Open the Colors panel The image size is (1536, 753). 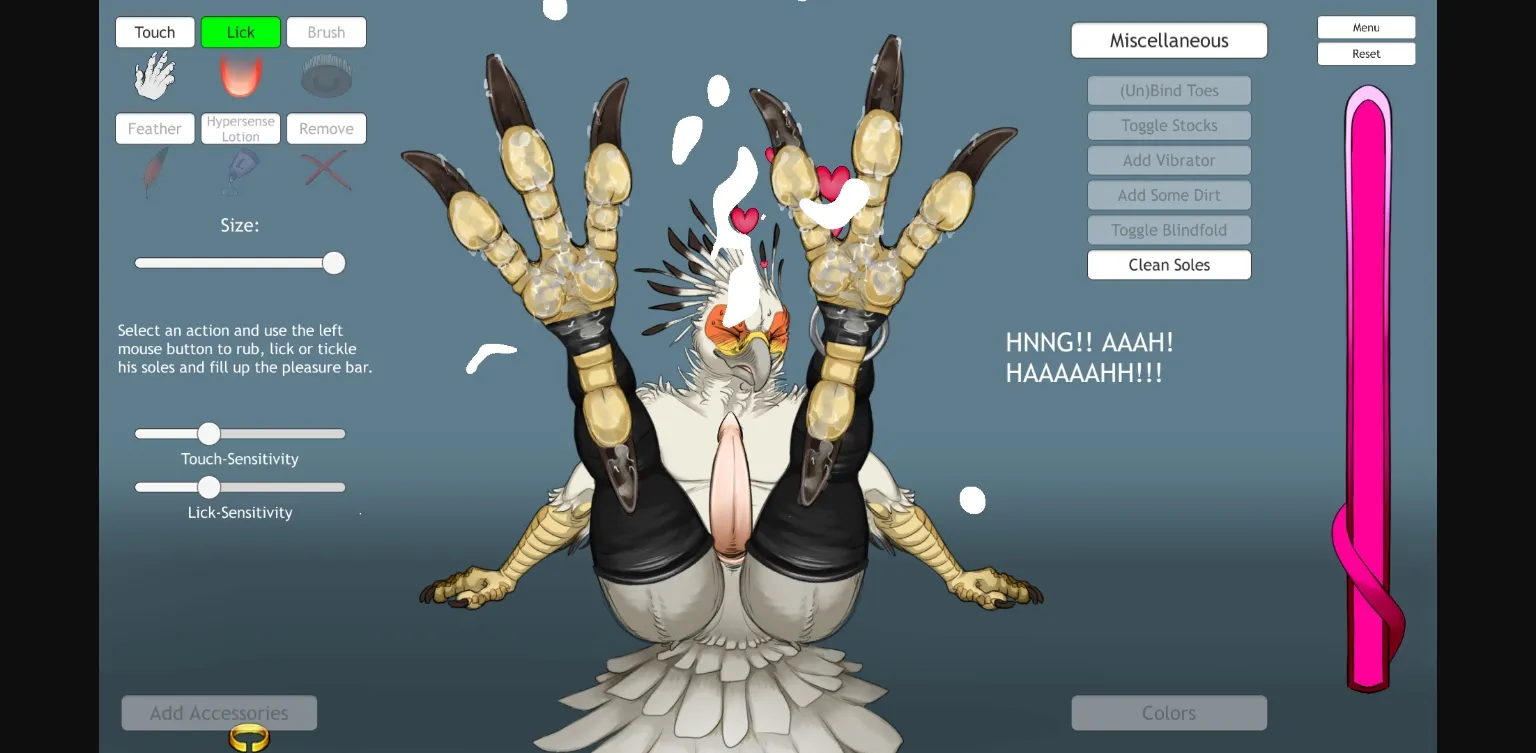coord(1168,712)
